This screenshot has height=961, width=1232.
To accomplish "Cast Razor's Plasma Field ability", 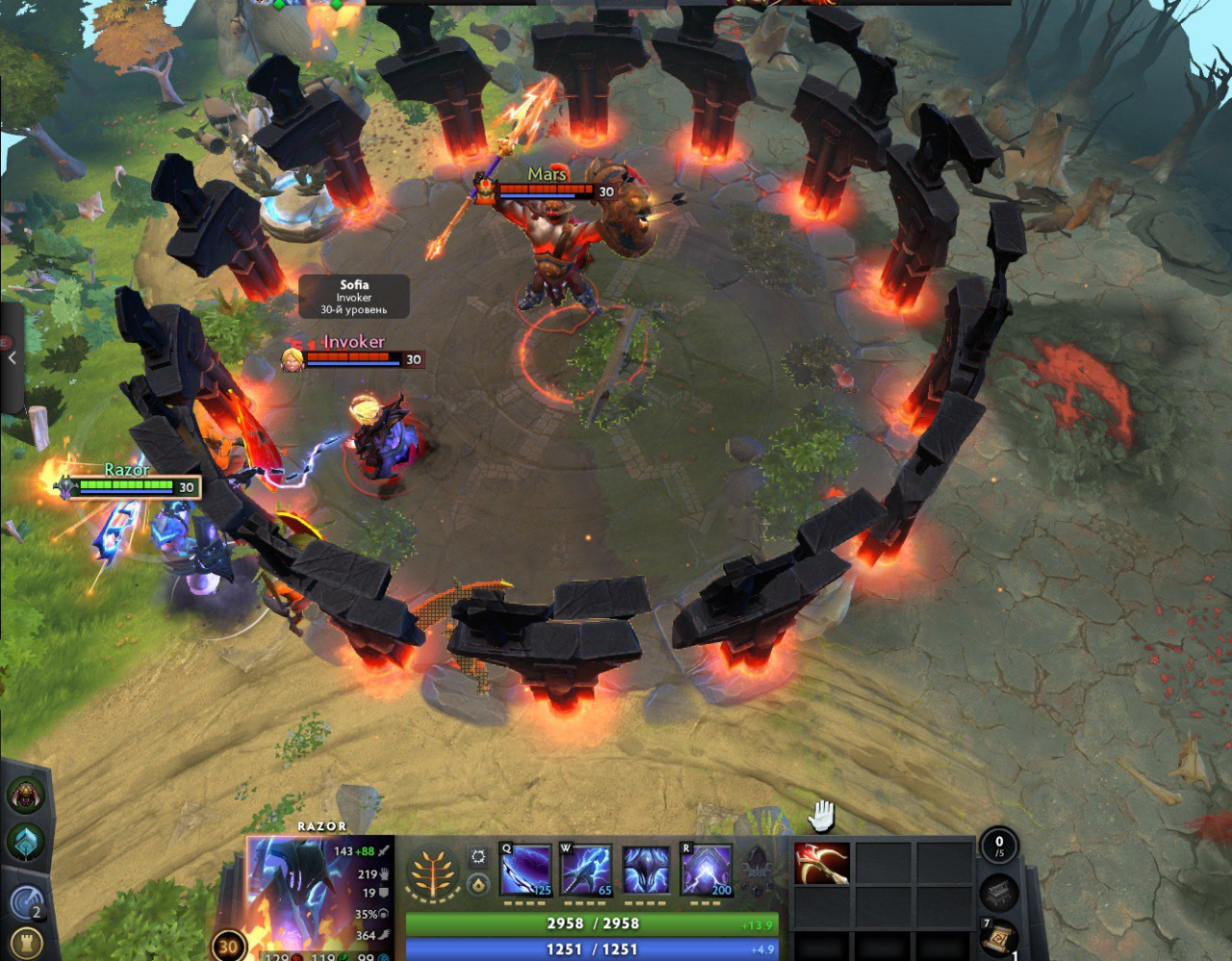I will [526, 871].
